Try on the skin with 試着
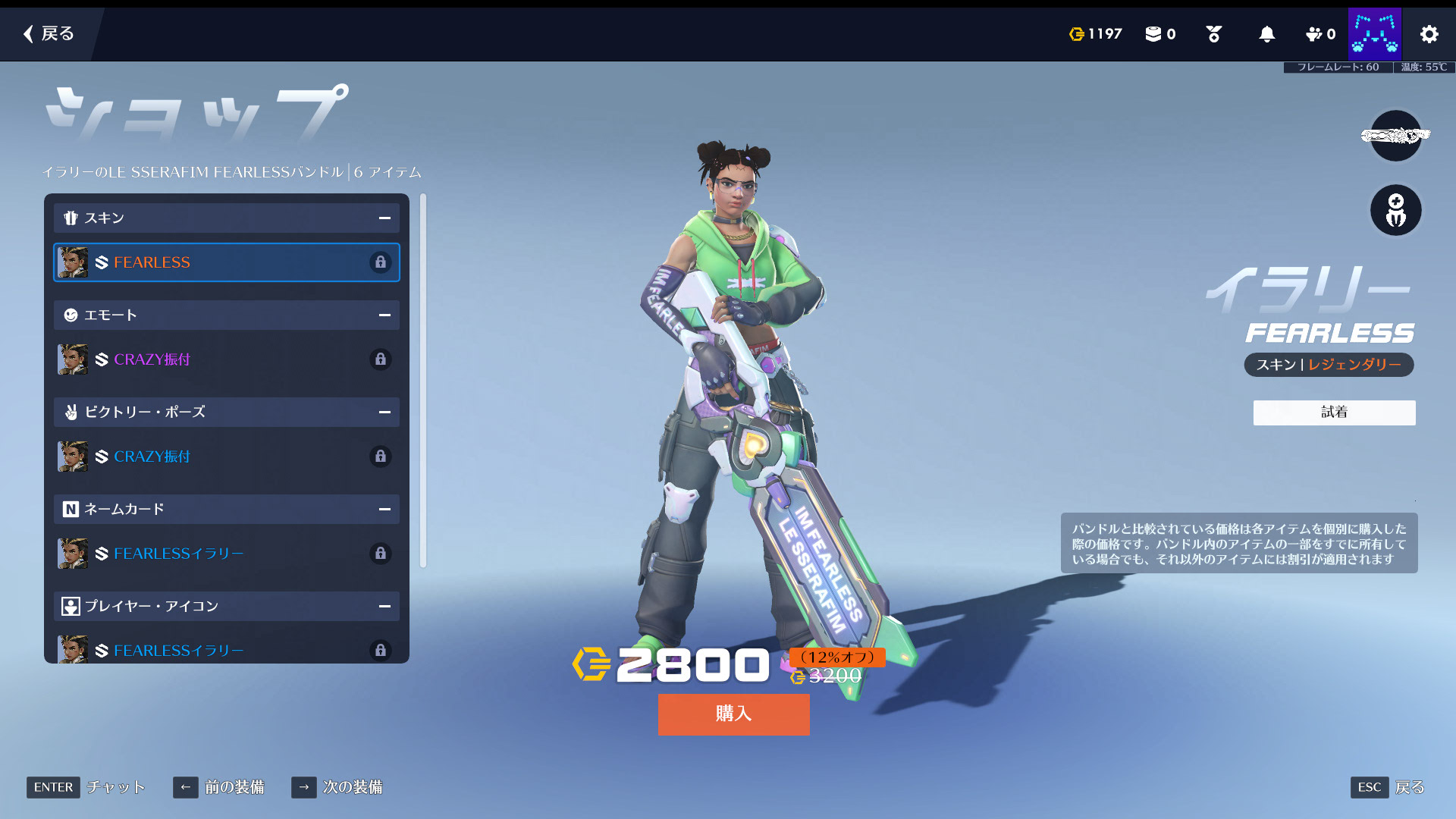Image resolution: width=1456 pixels, height=819 pixels. pos(1334,413)
